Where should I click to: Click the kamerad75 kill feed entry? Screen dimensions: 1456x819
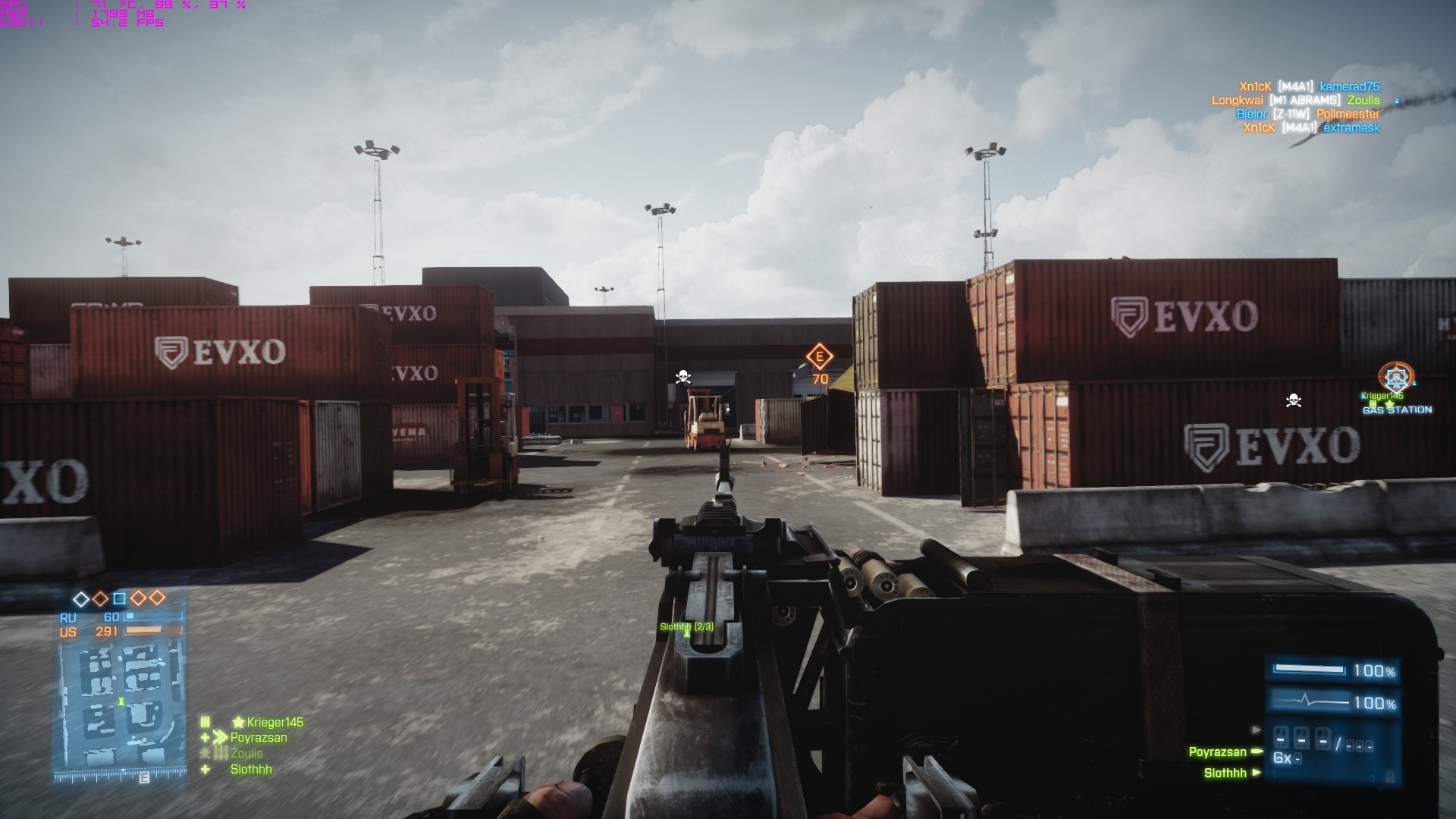(x=1349, y=86)
